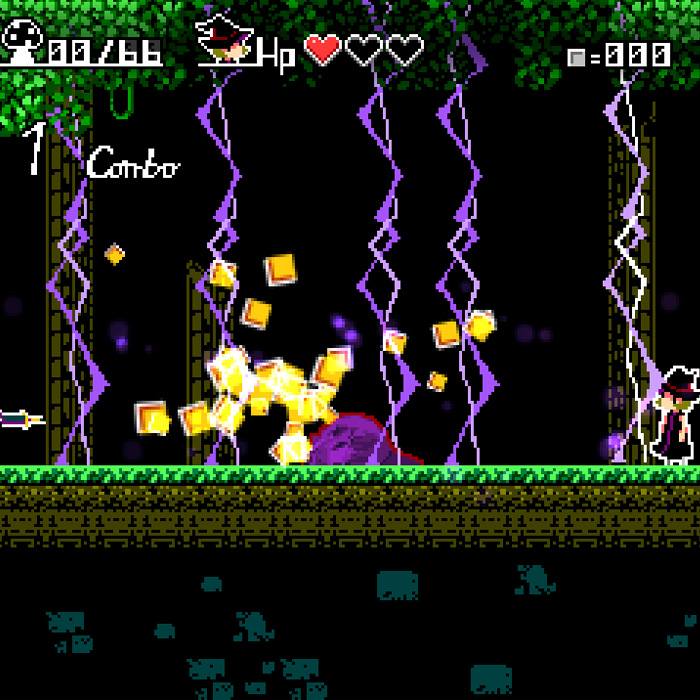Click the gray block counter icon

(x=576, y=57)
